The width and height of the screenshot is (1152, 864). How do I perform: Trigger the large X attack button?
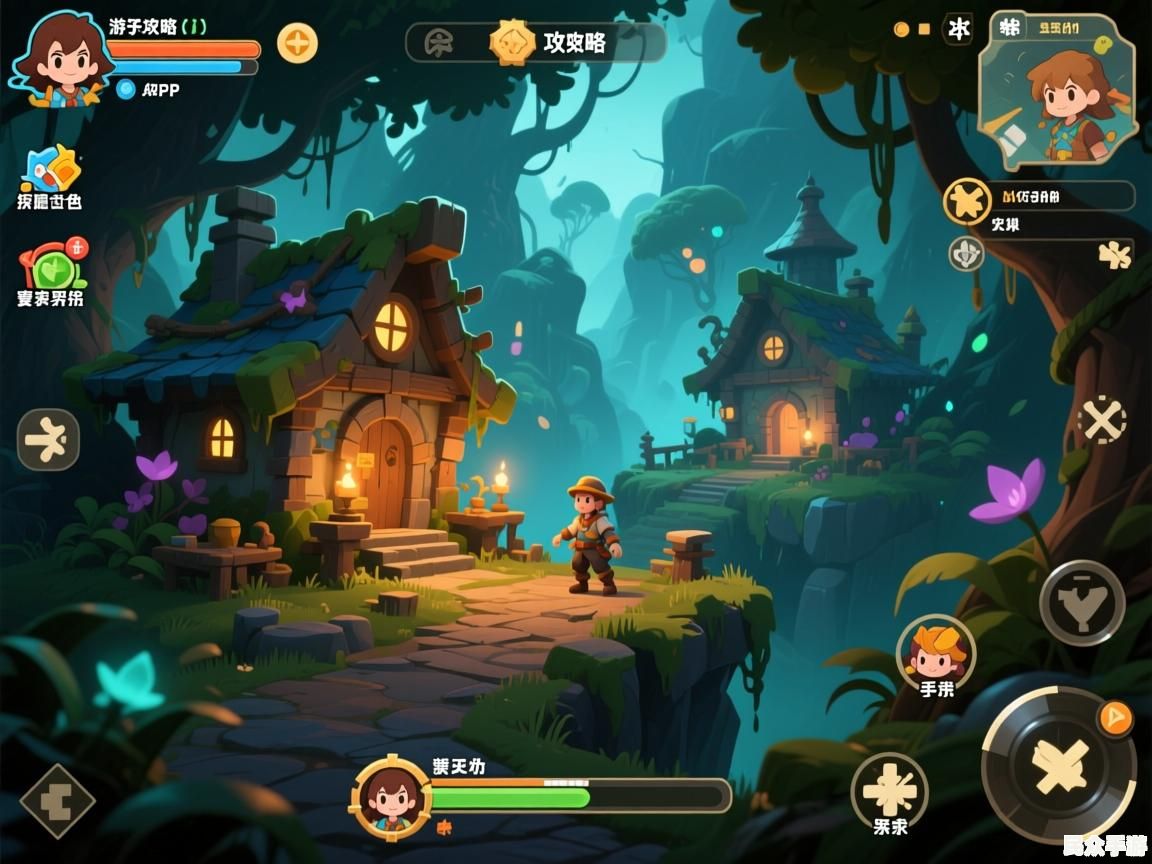(x=1060, y=765)
